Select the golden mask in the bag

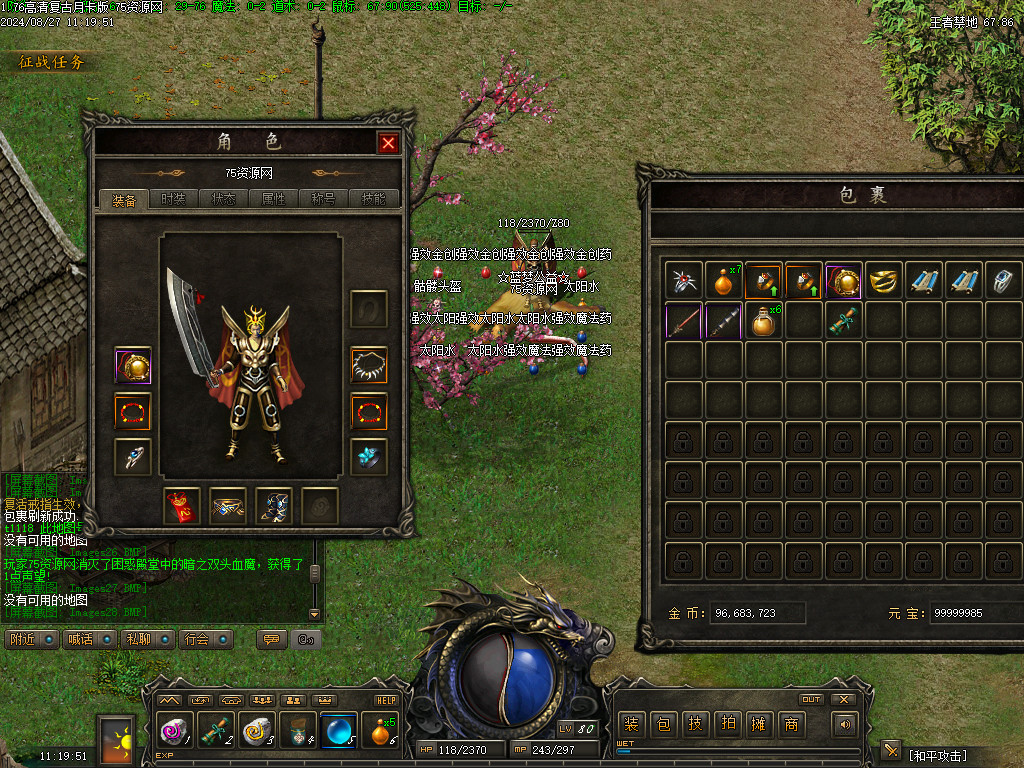point(886,281)
